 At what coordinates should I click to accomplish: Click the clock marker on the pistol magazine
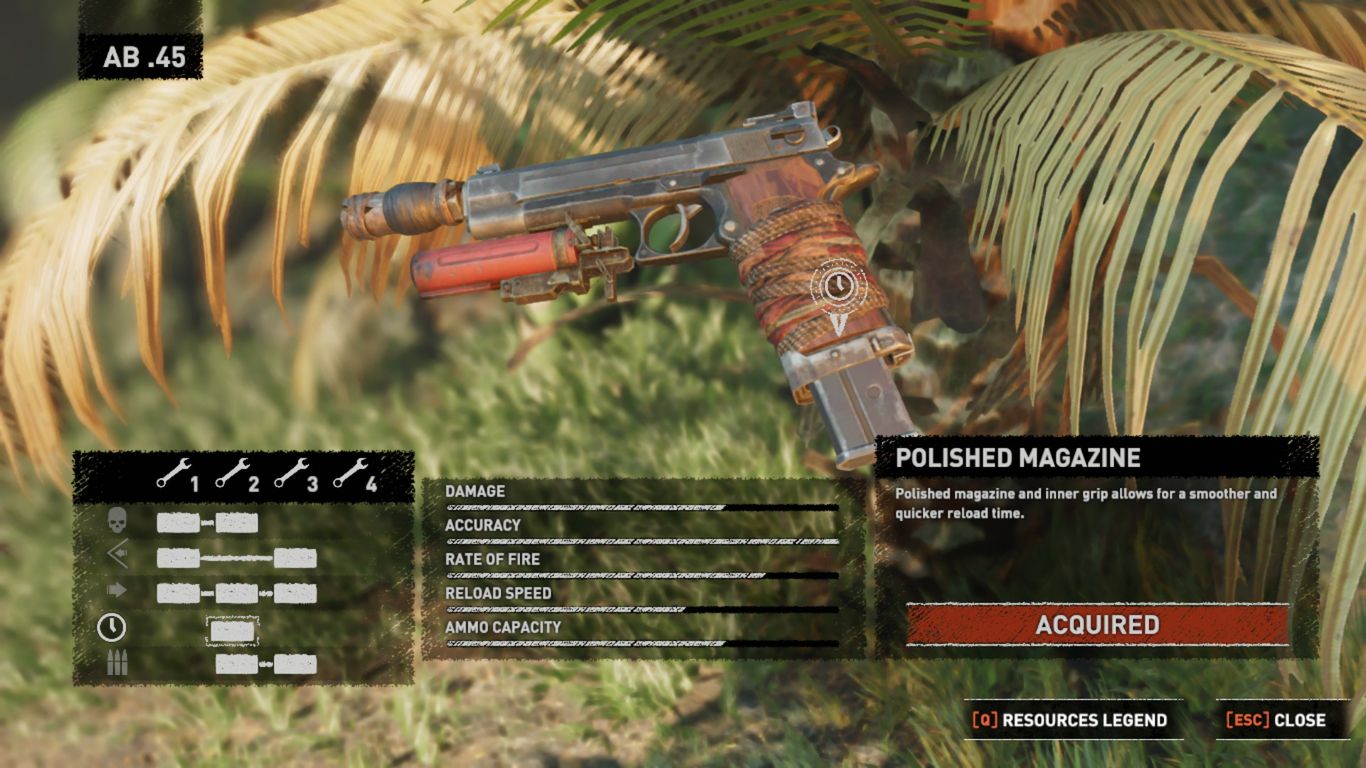(x=839, y=285)
